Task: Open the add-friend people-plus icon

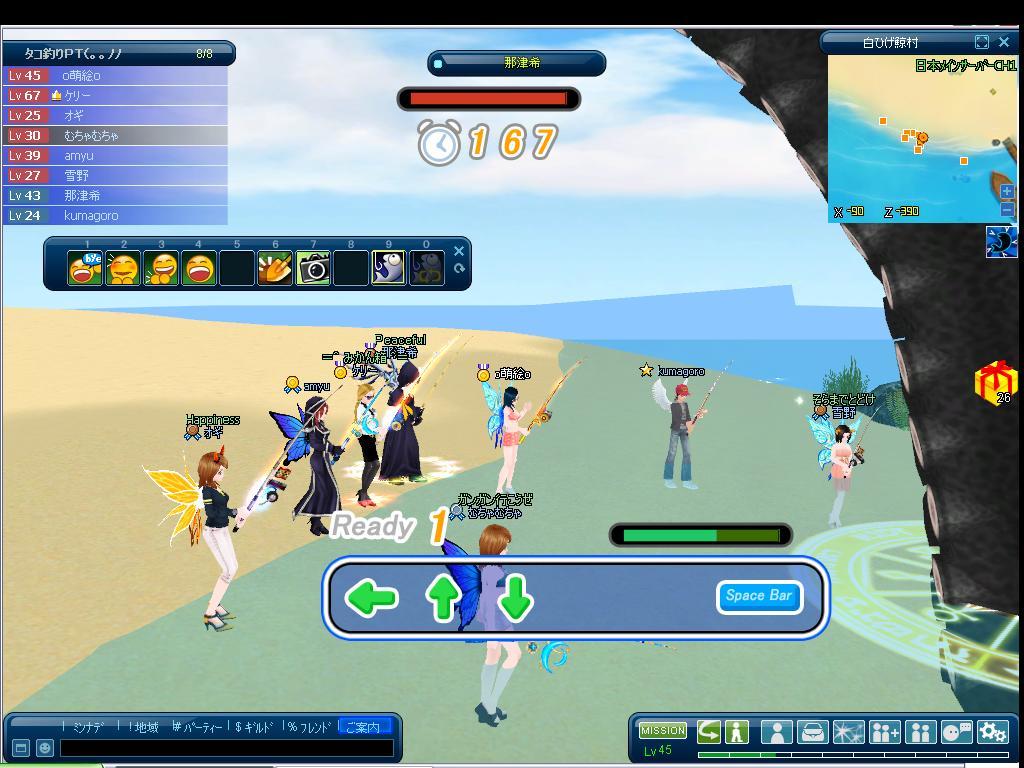Action: click(x=884, y=732)
